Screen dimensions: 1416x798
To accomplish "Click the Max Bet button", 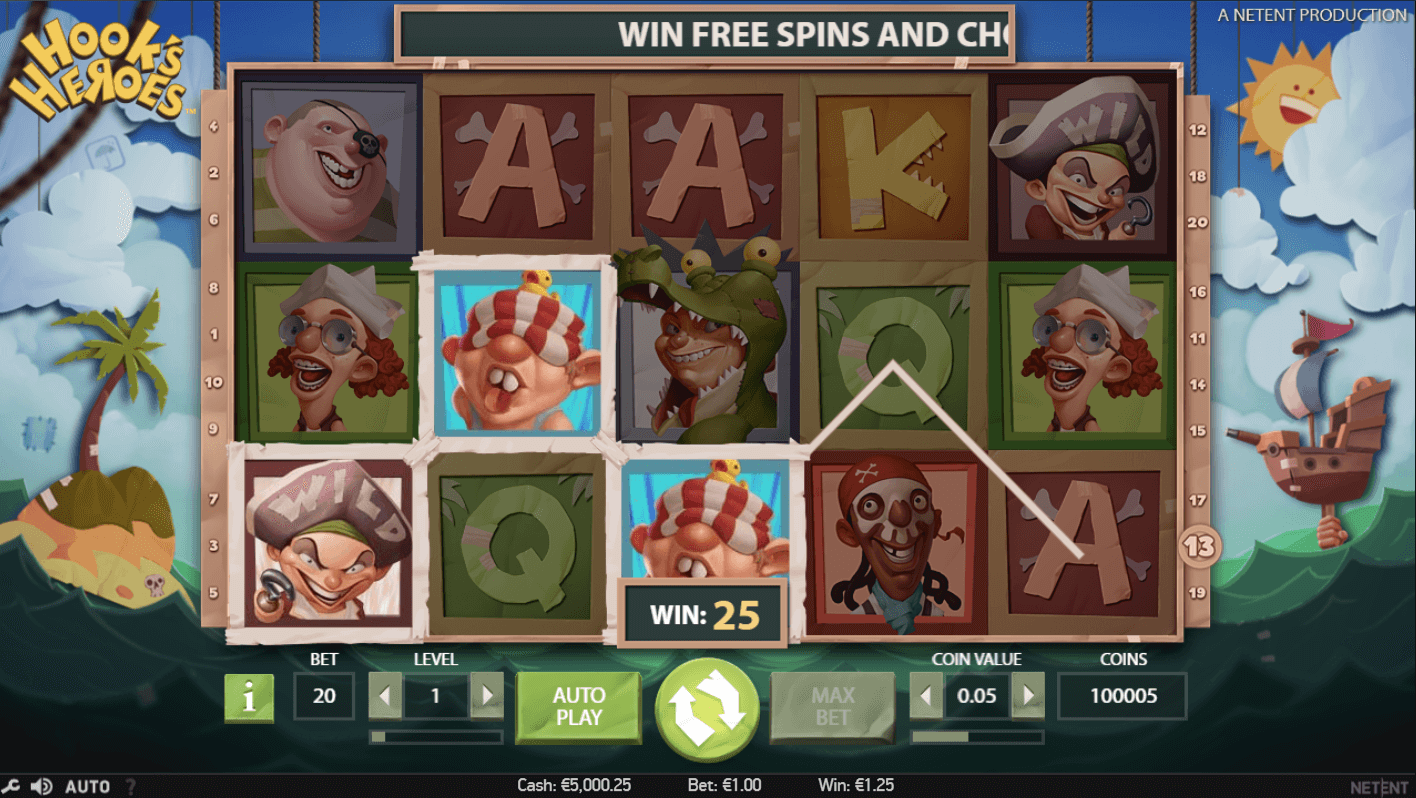I will tap(832, 706).
